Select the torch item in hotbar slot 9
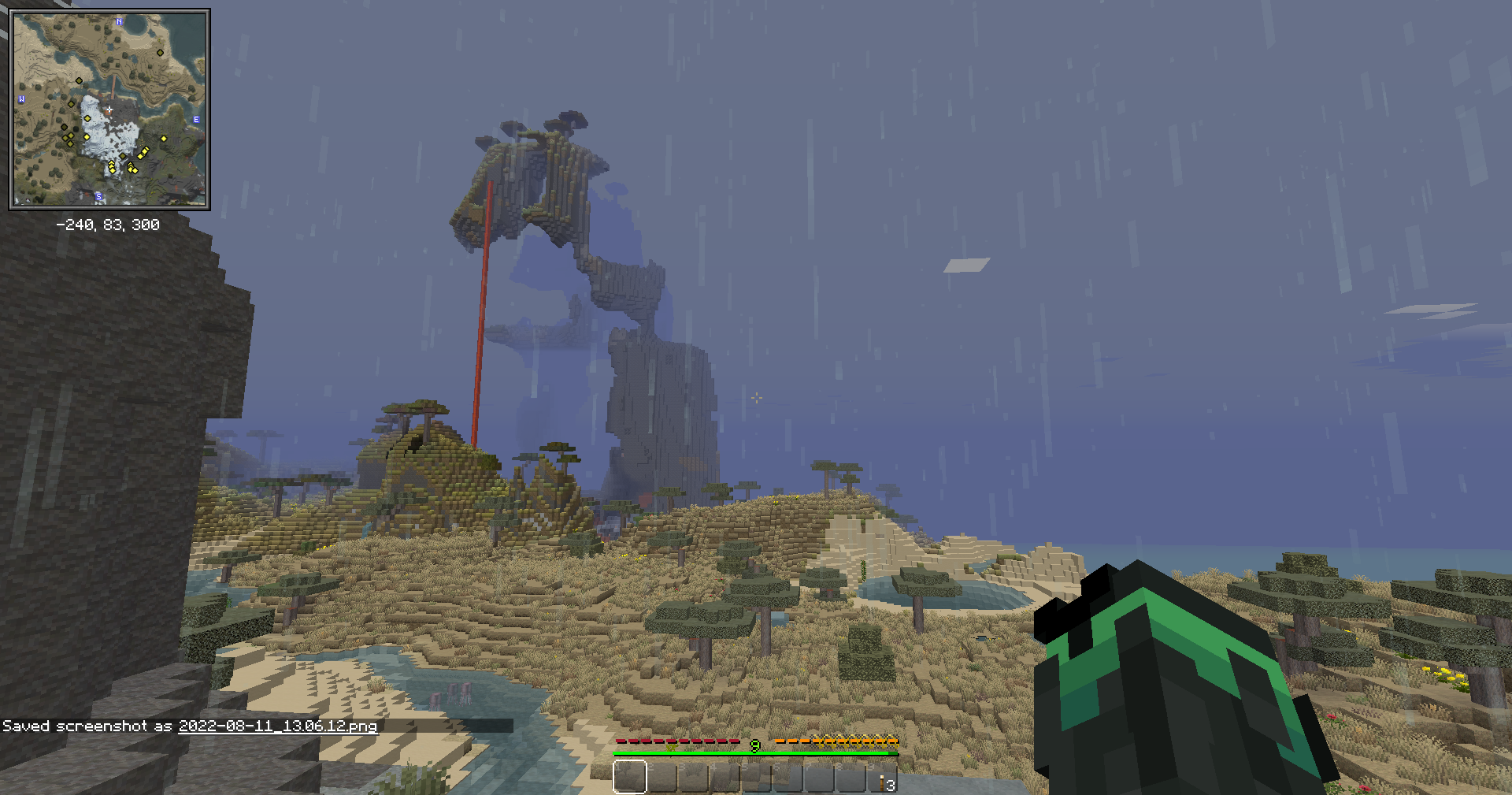1512x795 pixels. [882, 782]
